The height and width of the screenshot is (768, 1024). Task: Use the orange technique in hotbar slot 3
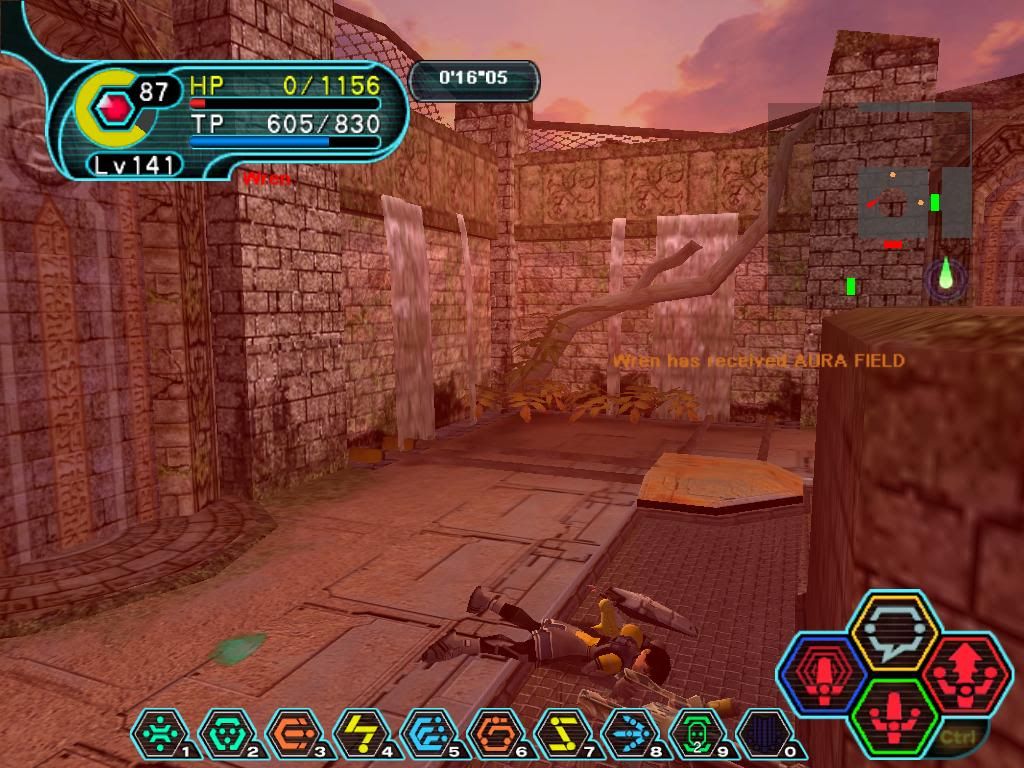tap(292, 734)
